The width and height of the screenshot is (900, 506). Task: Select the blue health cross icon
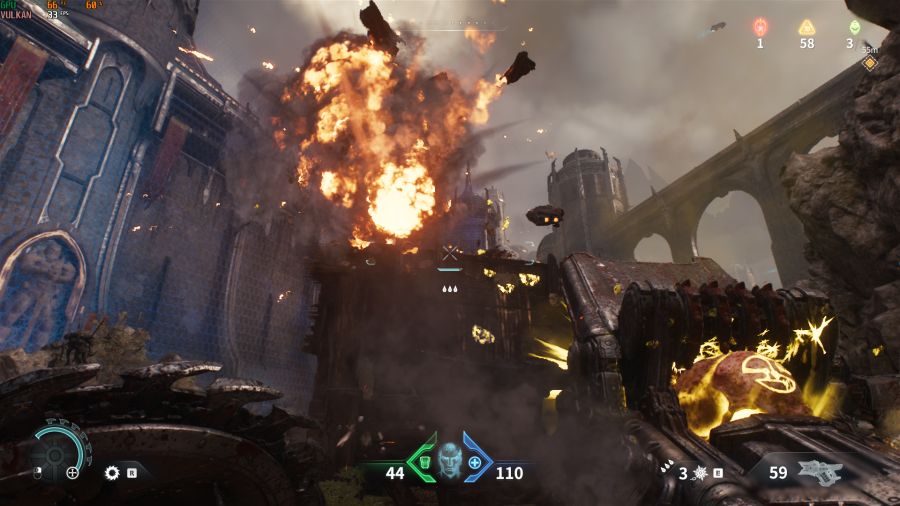(x=475, y=462)
